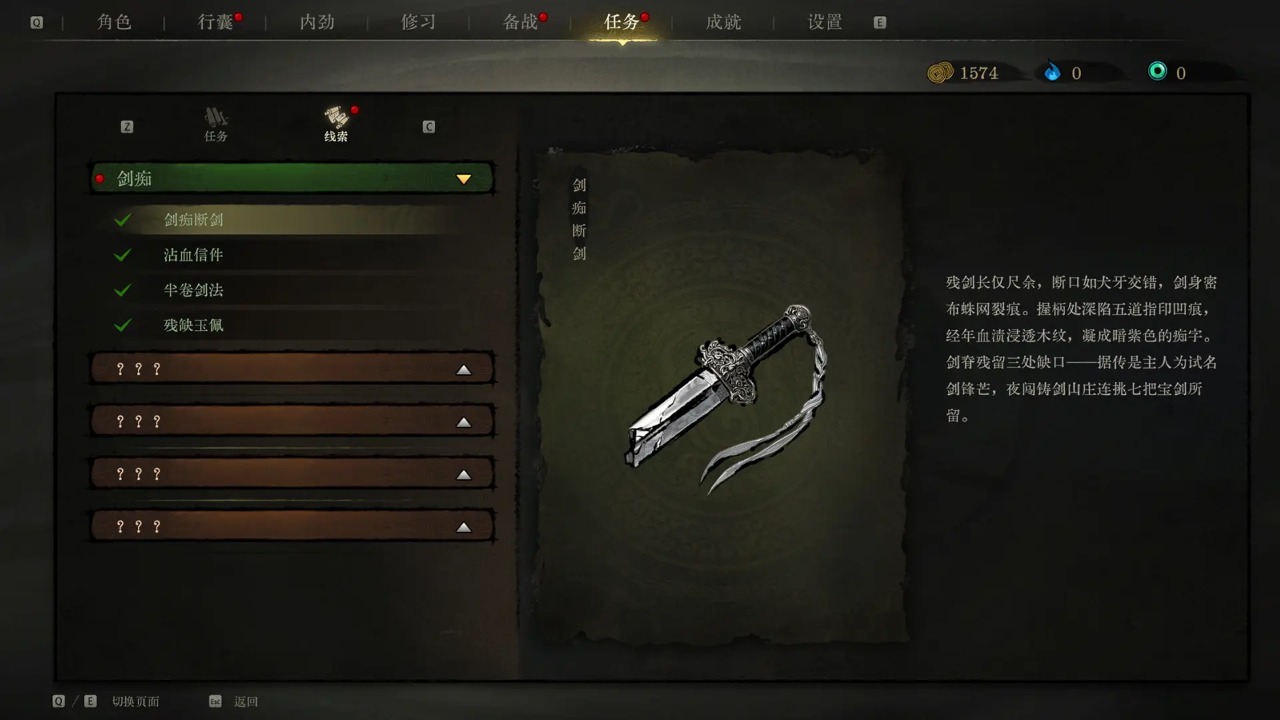Click the E key icon in the top menu bar
Image resolution: width=1280 pixels, height=720 pixels.
click(x=879, y=21)
